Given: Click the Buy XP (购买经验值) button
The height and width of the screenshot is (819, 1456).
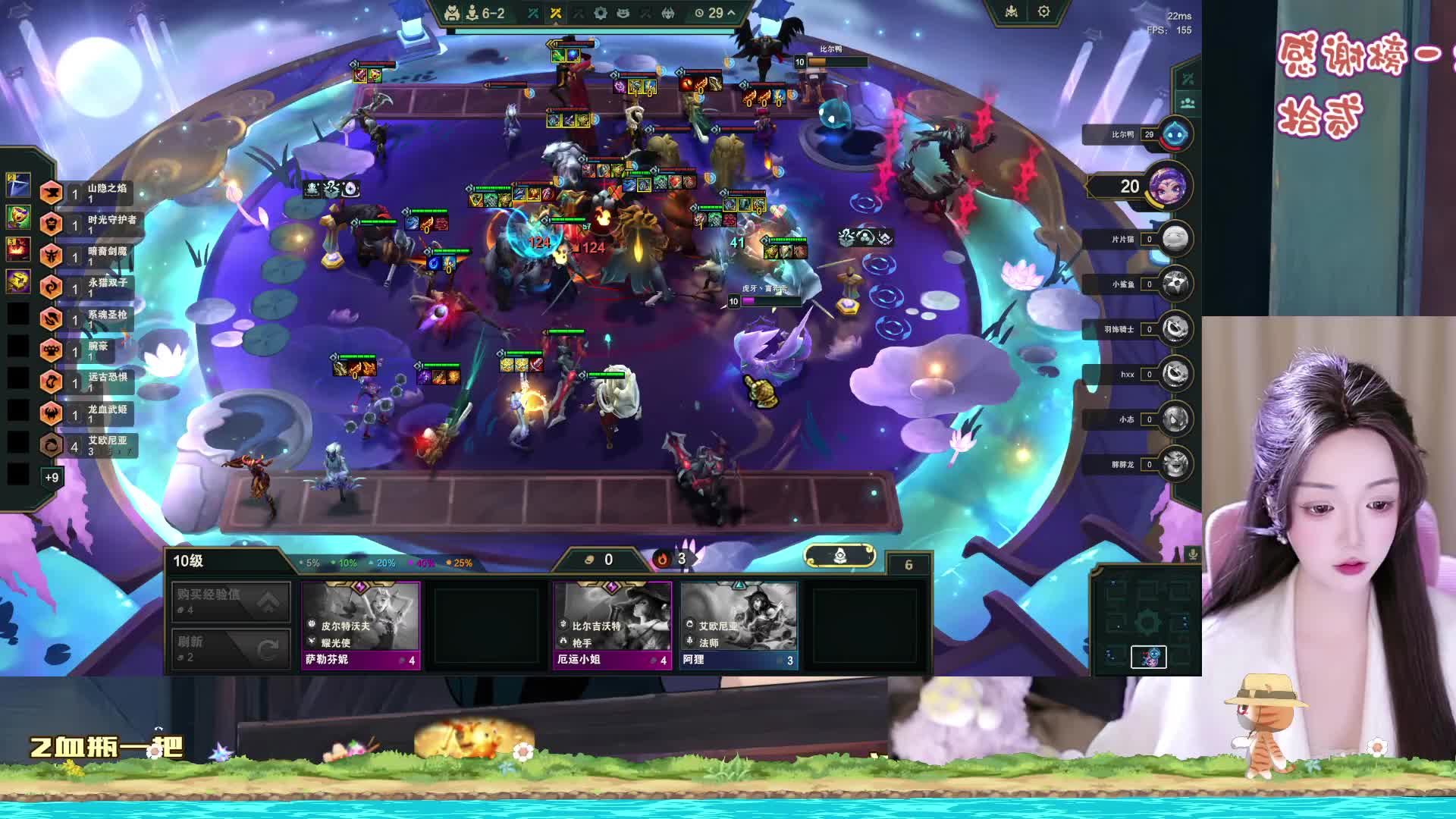Looking at the screenshot, I should pyautogui.click(x=231, y=602).
